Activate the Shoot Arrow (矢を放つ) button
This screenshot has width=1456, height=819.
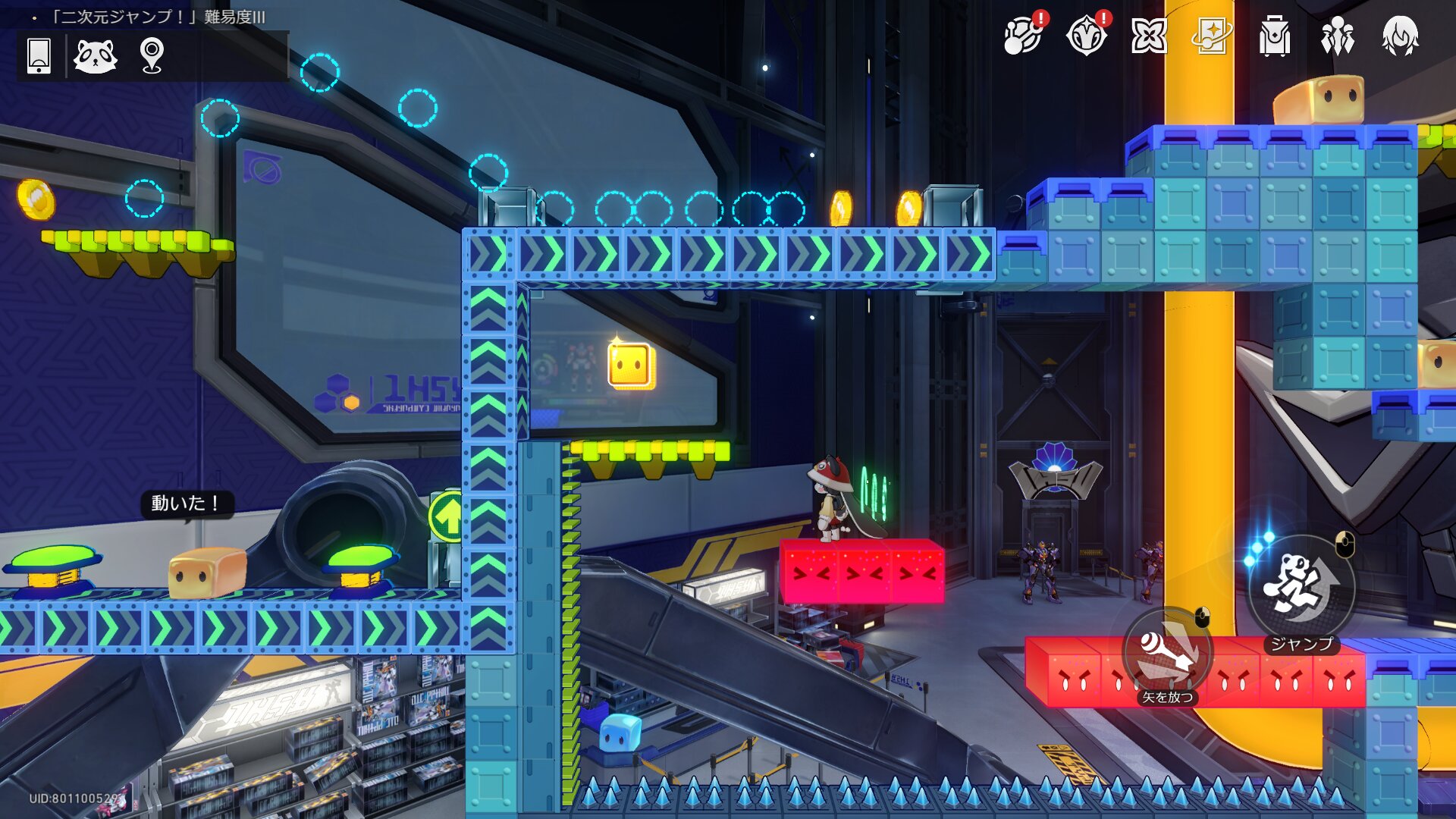[1167, 654]
